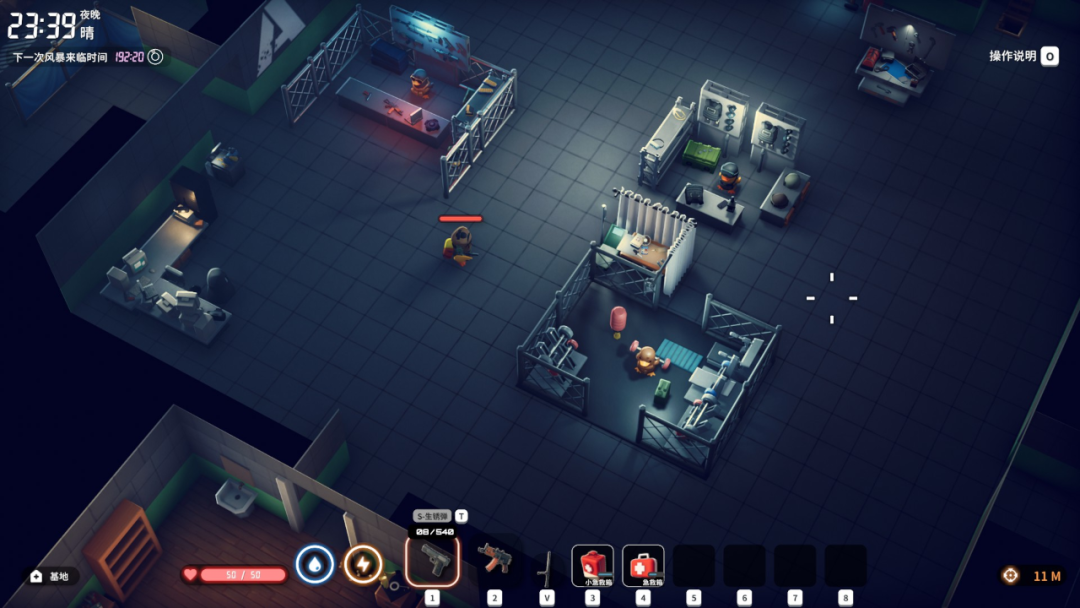Select the white first aid kit slot
The image size is (1080, 608).
click(643, 565)
